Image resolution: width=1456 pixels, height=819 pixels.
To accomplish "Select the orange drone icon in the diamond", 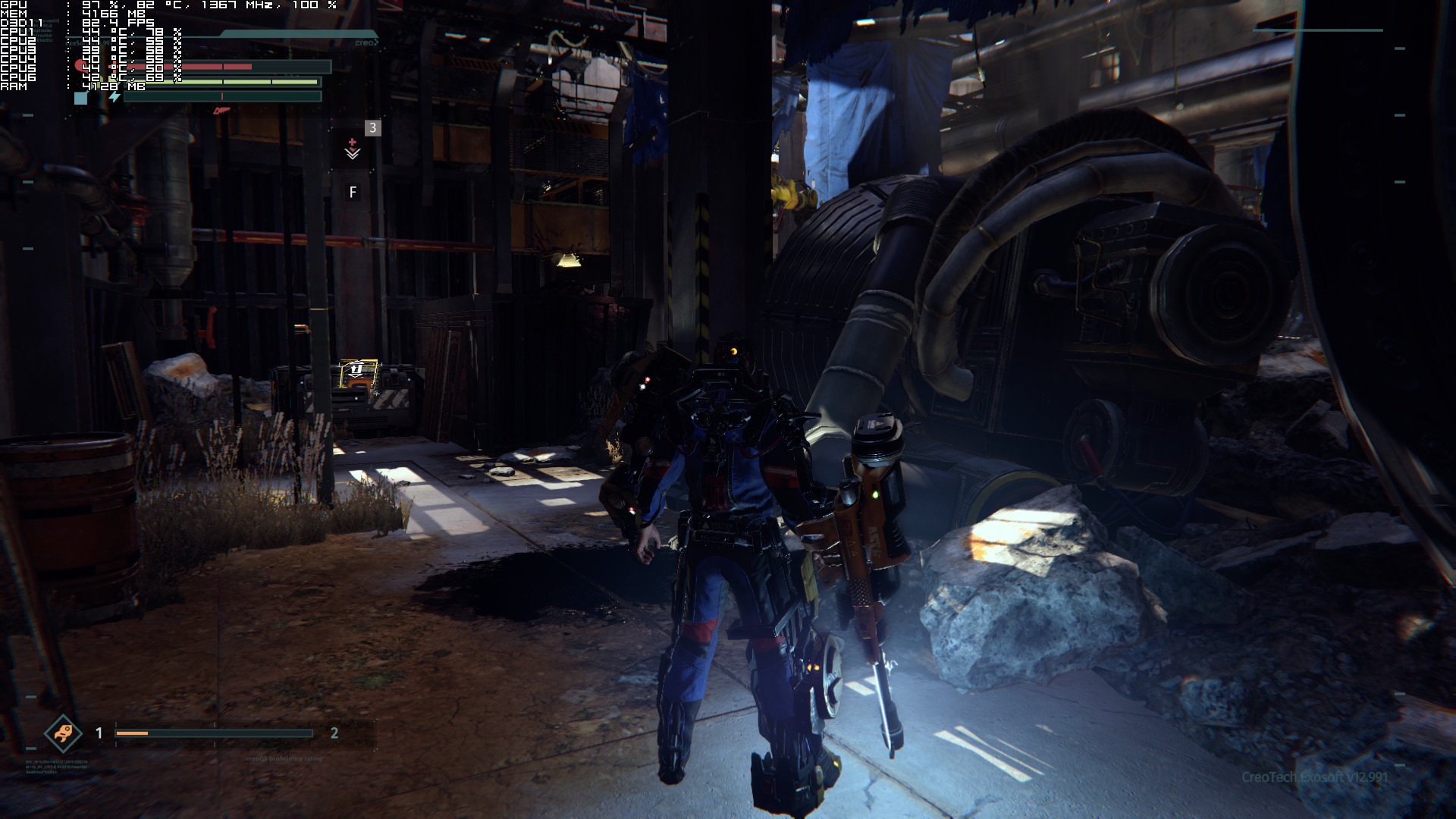I will (x=63, y=733).
